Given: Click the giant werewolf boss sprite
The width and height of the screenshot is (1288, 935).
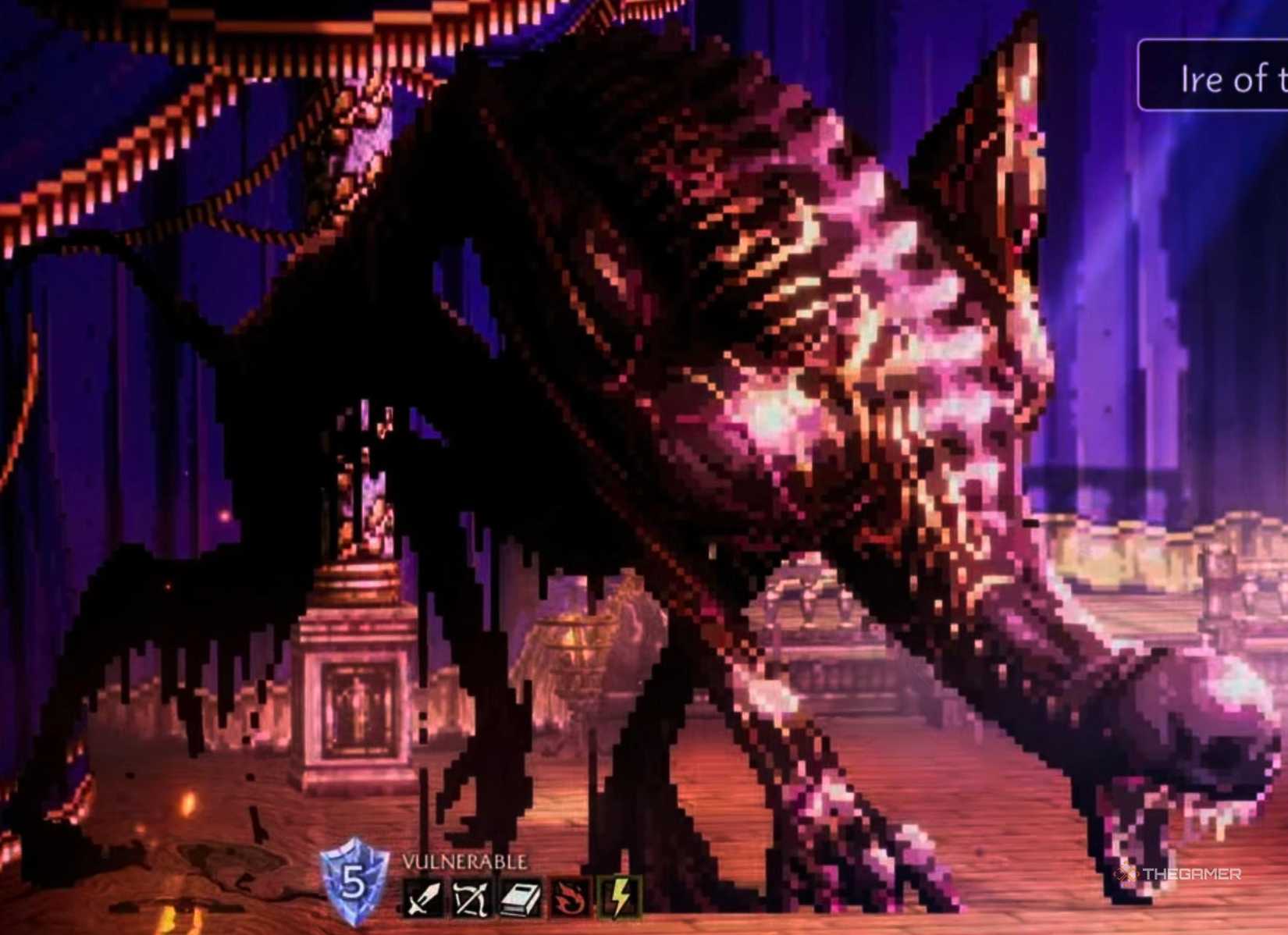Looking at the screenshot, I should coord(703,390).
